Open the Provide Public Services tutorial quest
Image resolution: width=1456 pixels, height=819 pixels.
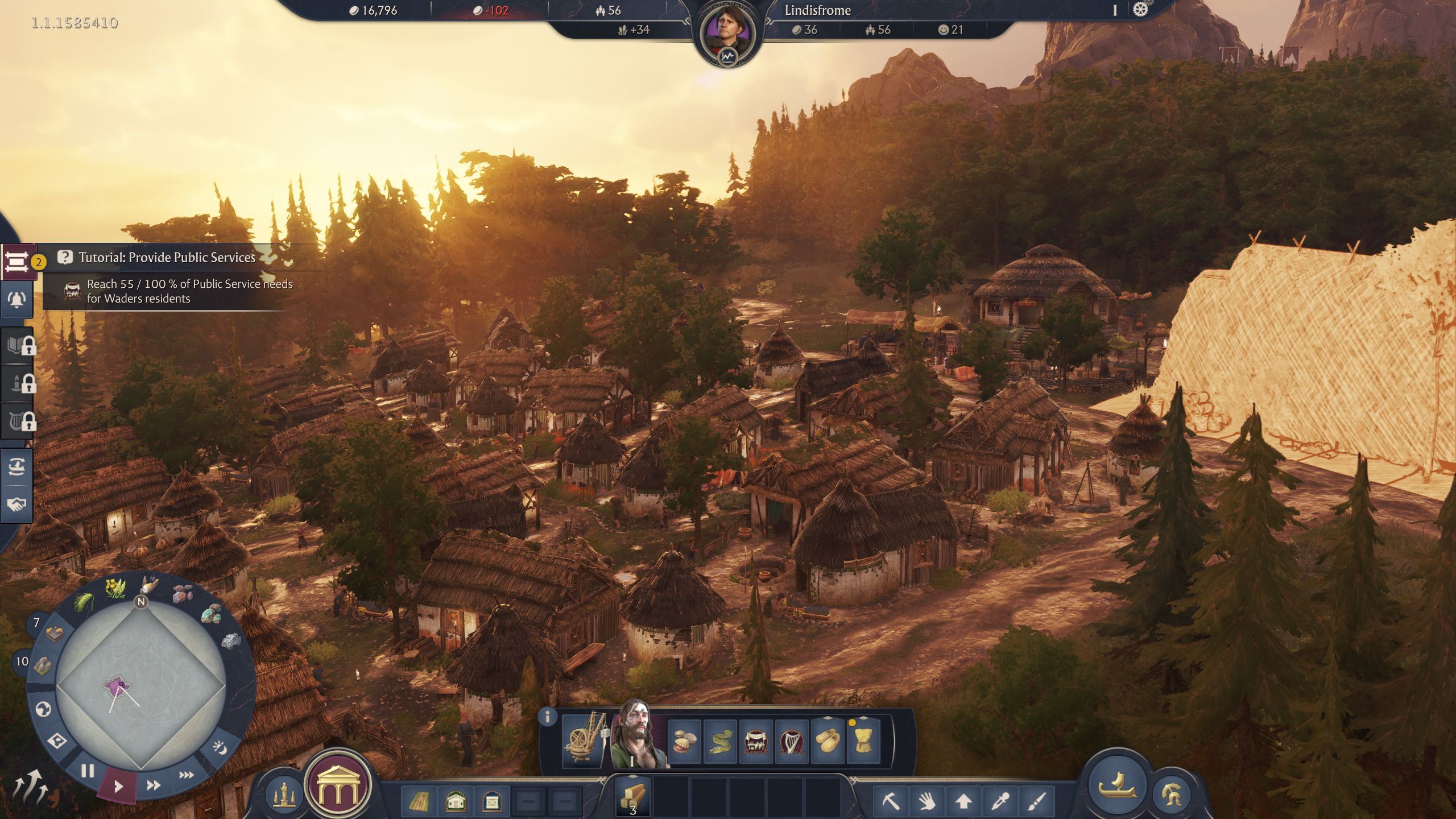tap(167, 258)
